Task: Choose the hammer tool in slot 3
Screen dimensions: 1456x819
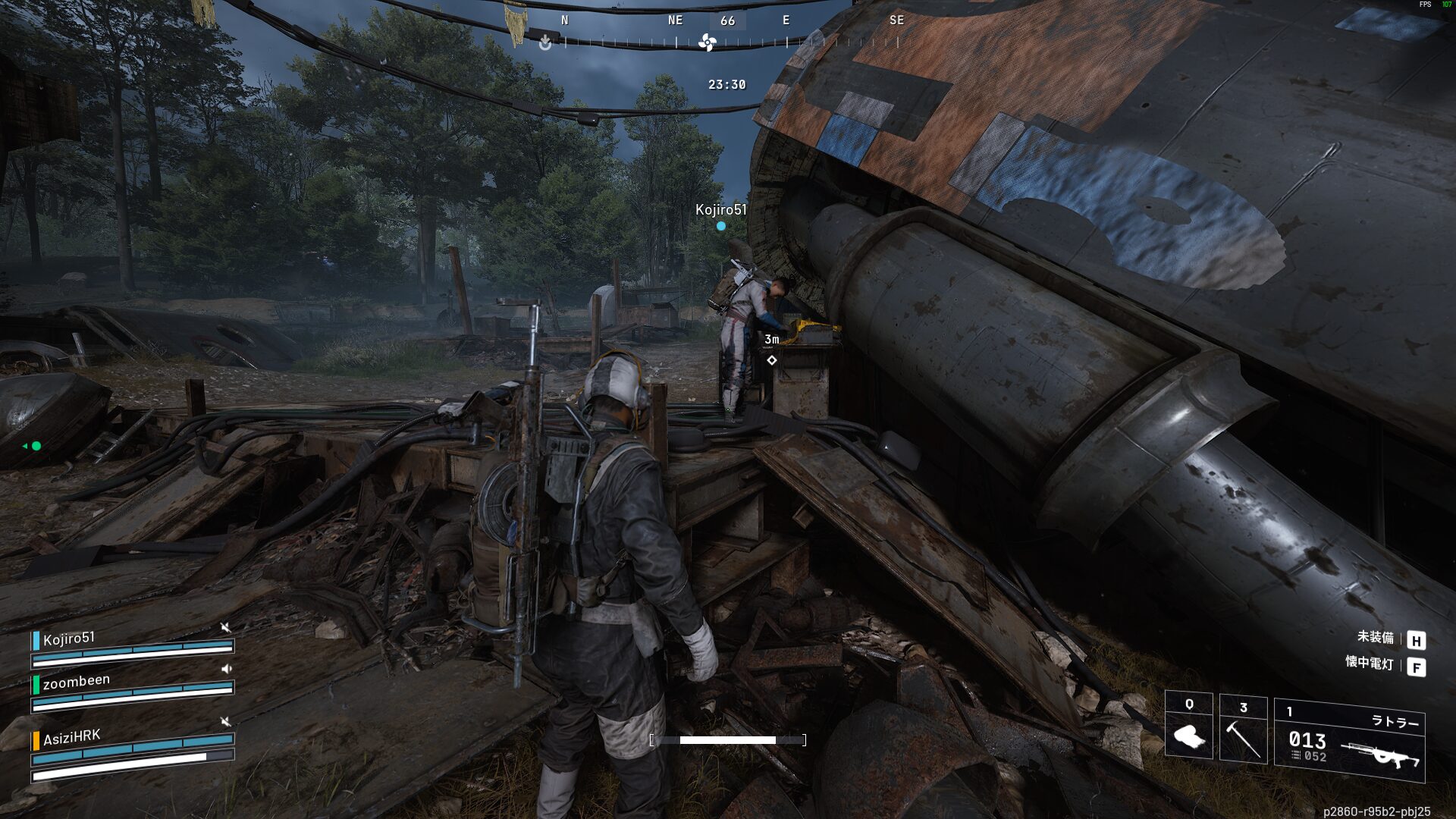Action: pos(1243,730)
